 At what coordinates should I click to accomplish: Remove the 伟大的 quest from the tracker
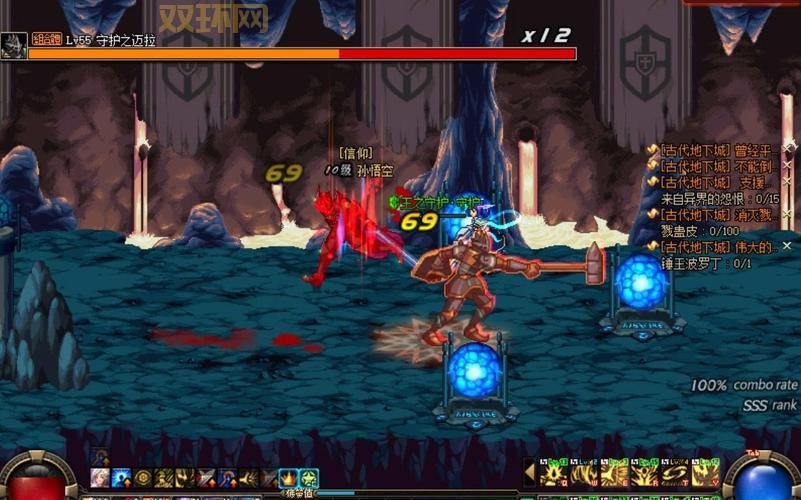pyautogui.click(x=787, y=246)
